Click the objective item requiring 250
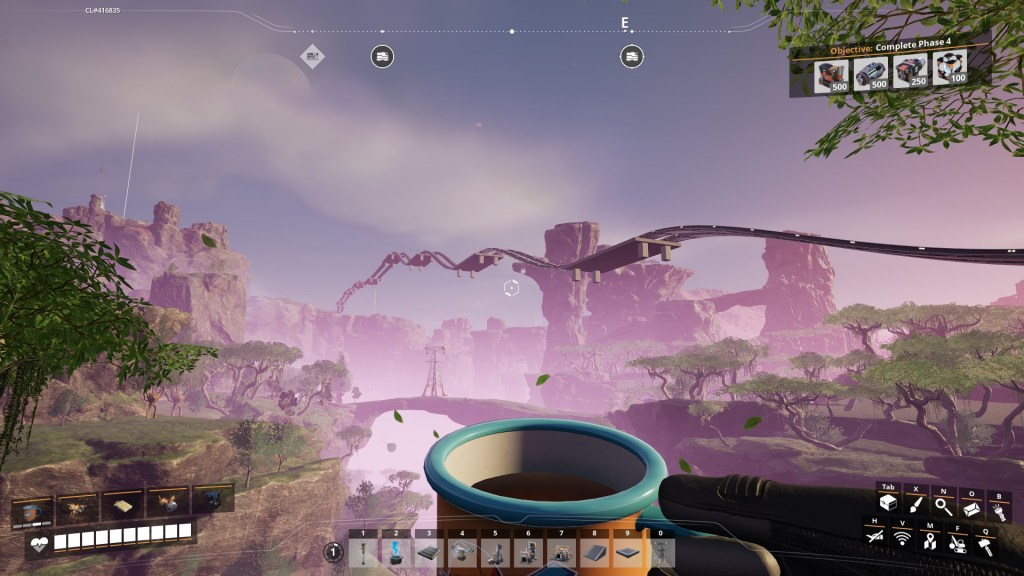Viewport: 1024px width, 576px height. [x=910, y=73]
